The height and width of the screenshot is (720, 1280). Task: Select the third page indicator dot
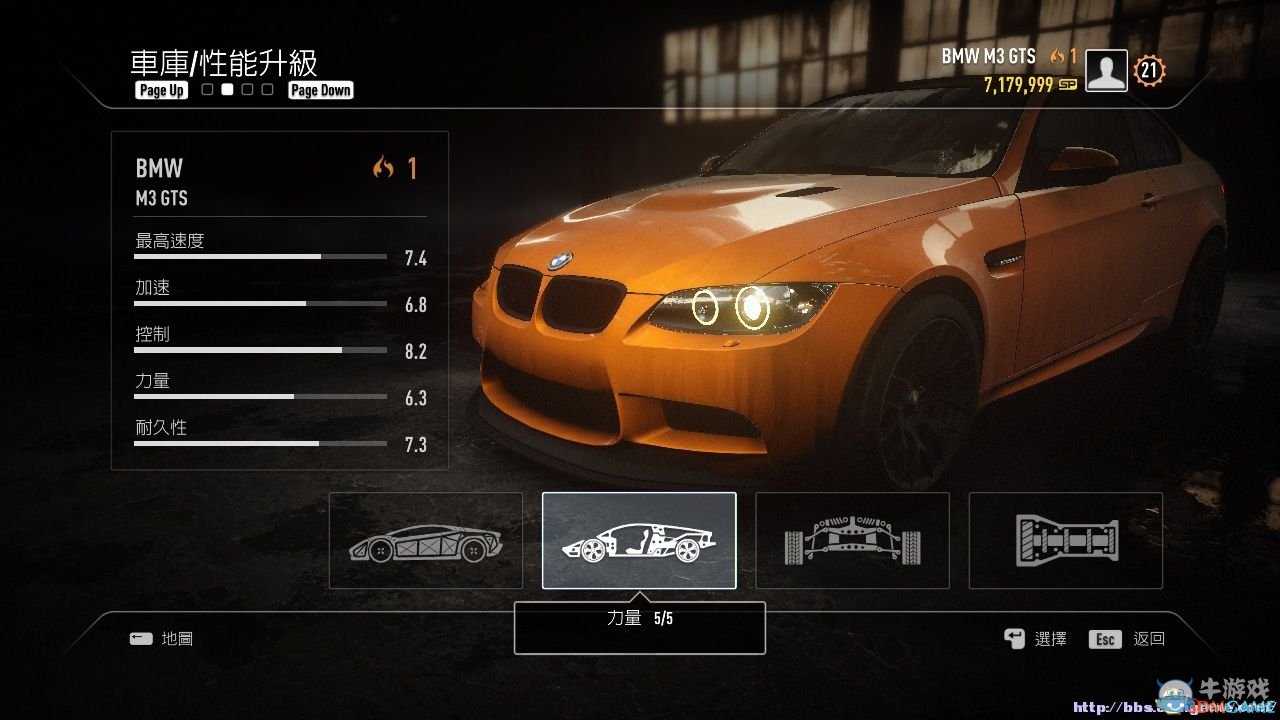click(247, 89)
